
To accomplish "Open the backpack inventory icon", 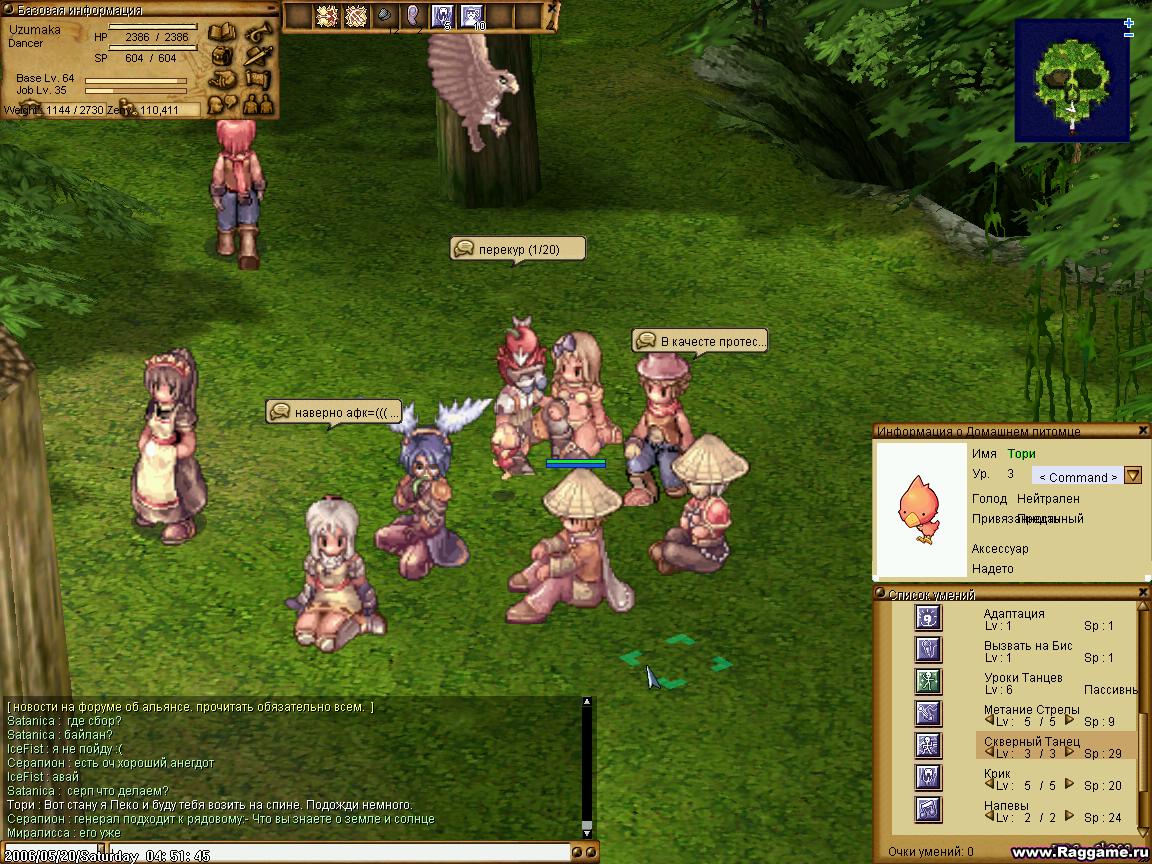I will tap(222, 55).
